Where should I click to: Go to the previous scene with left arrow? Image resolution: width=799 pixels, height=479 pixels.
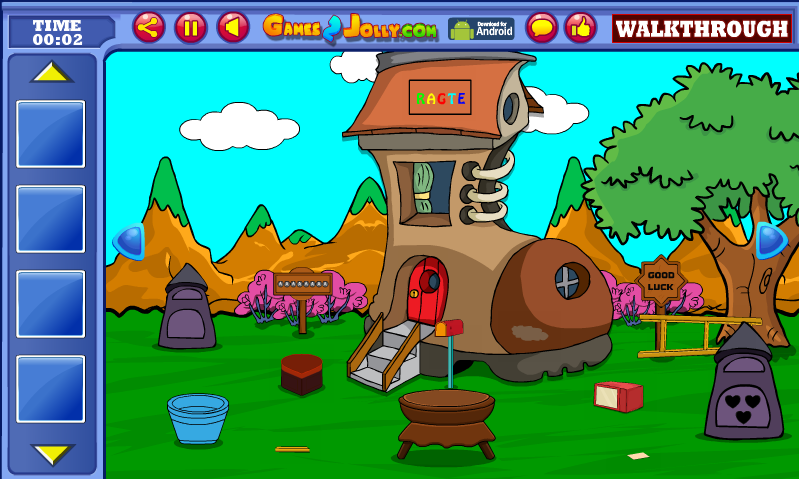point(129,241)
